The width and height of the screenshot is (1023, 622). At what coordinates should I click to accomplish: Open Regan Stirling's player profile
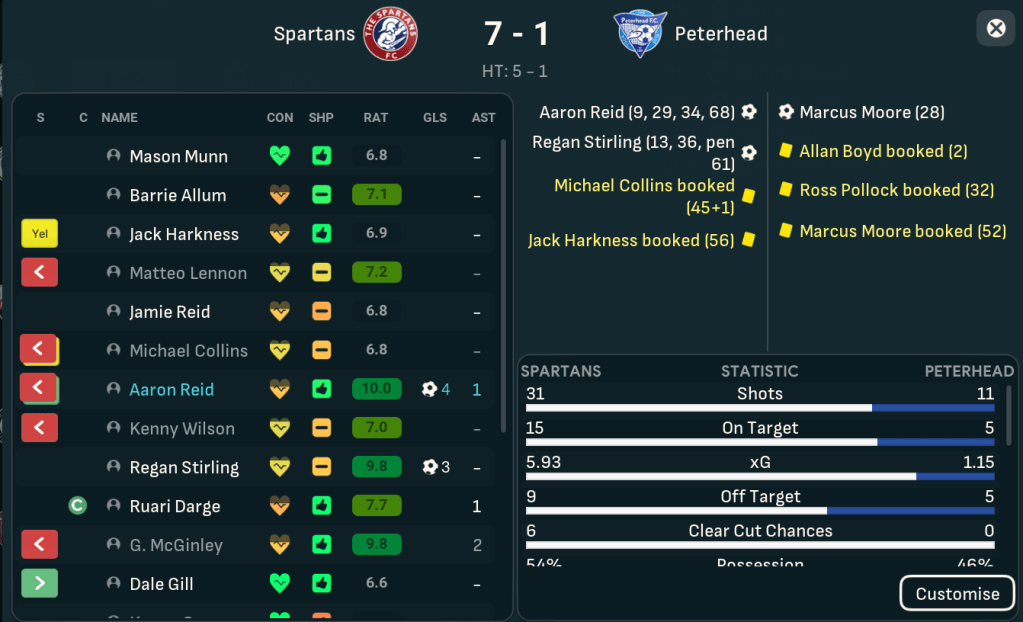pyautogui.click(x=184, y=468)
